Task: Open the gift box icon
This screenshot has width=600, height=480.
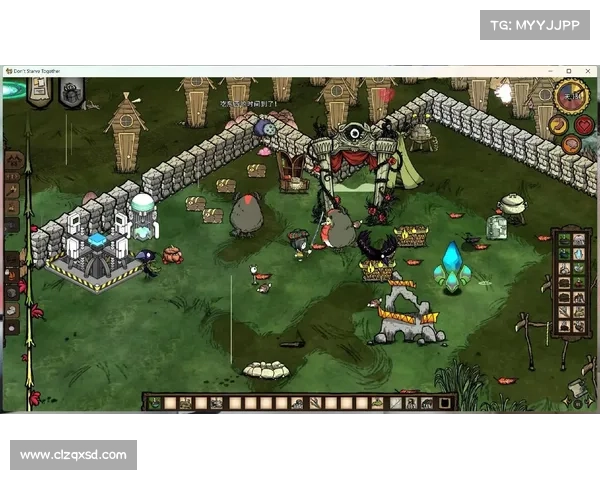Action: coord(72,93)
